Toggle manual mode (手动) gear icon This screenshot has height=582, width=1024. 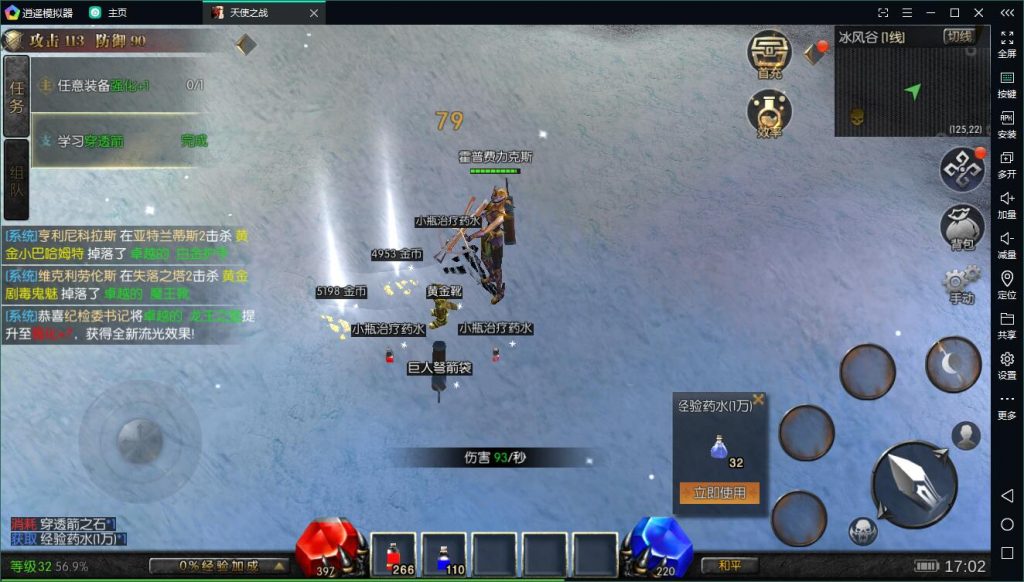pos(961,284)
